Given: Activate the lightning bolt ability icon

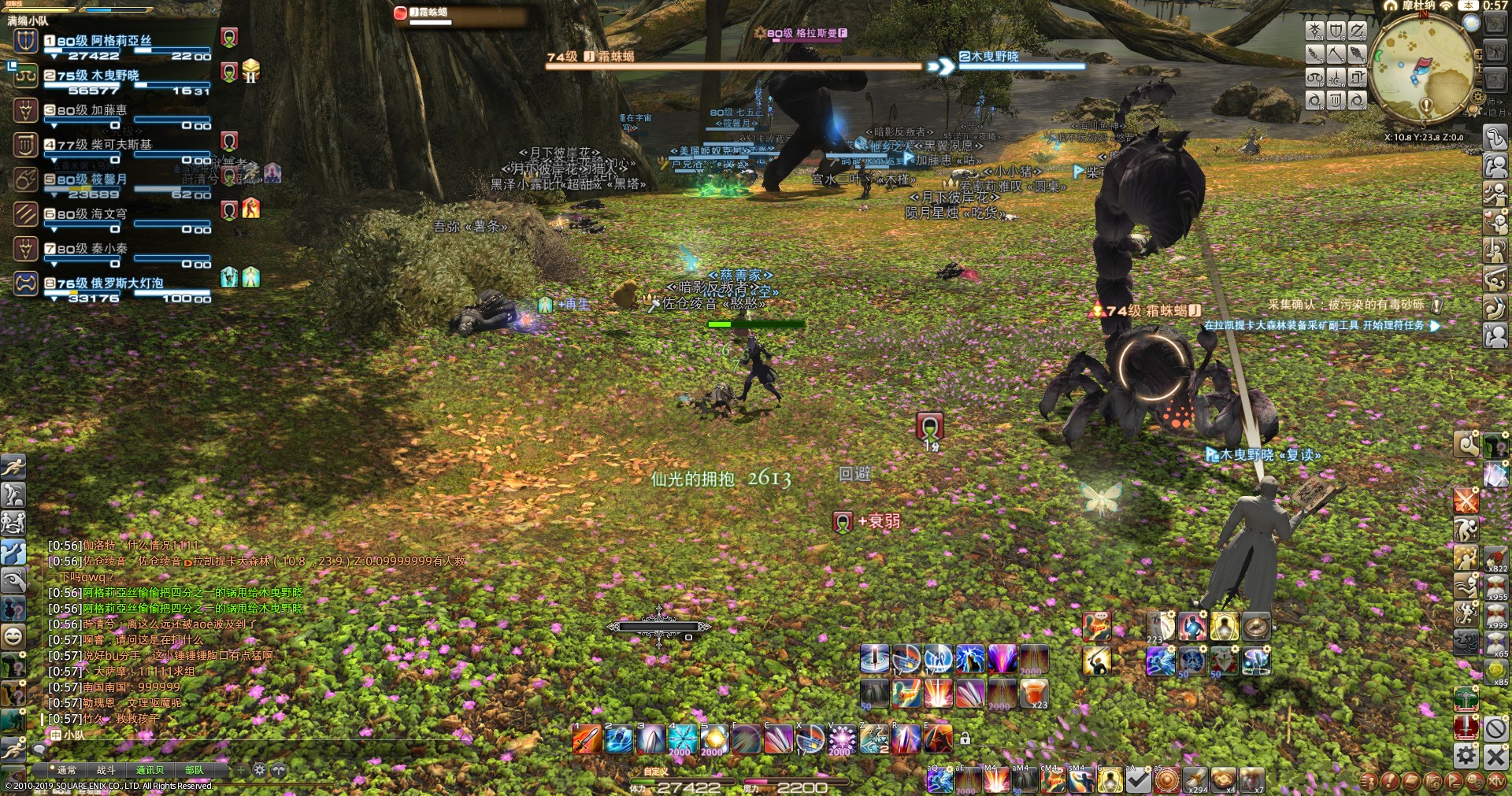Looking at the screenshot, I should click(970, 658).
